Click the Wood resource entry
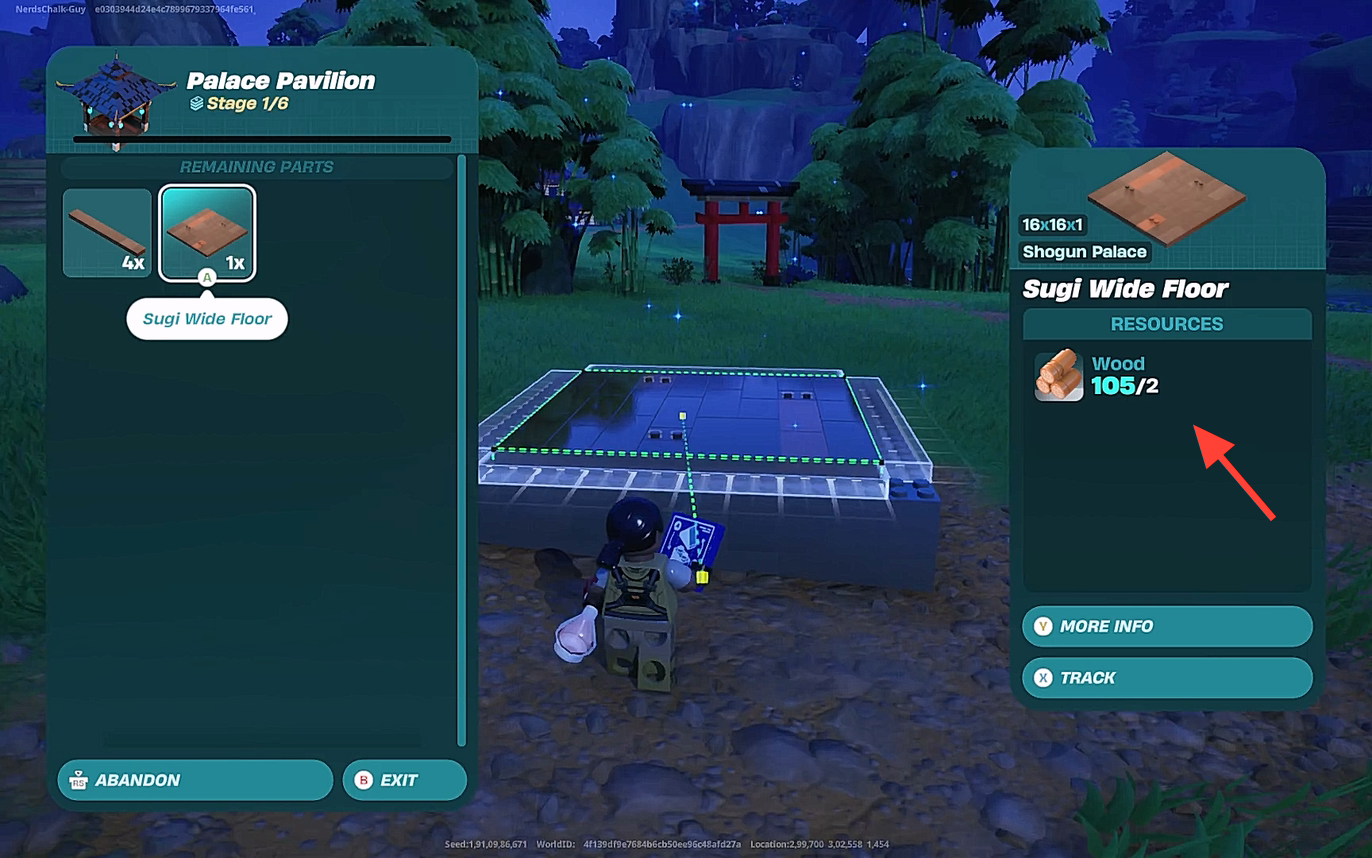Image resolution: width=1372 pixels, height=858 pixels. (x=1096, y=375)
